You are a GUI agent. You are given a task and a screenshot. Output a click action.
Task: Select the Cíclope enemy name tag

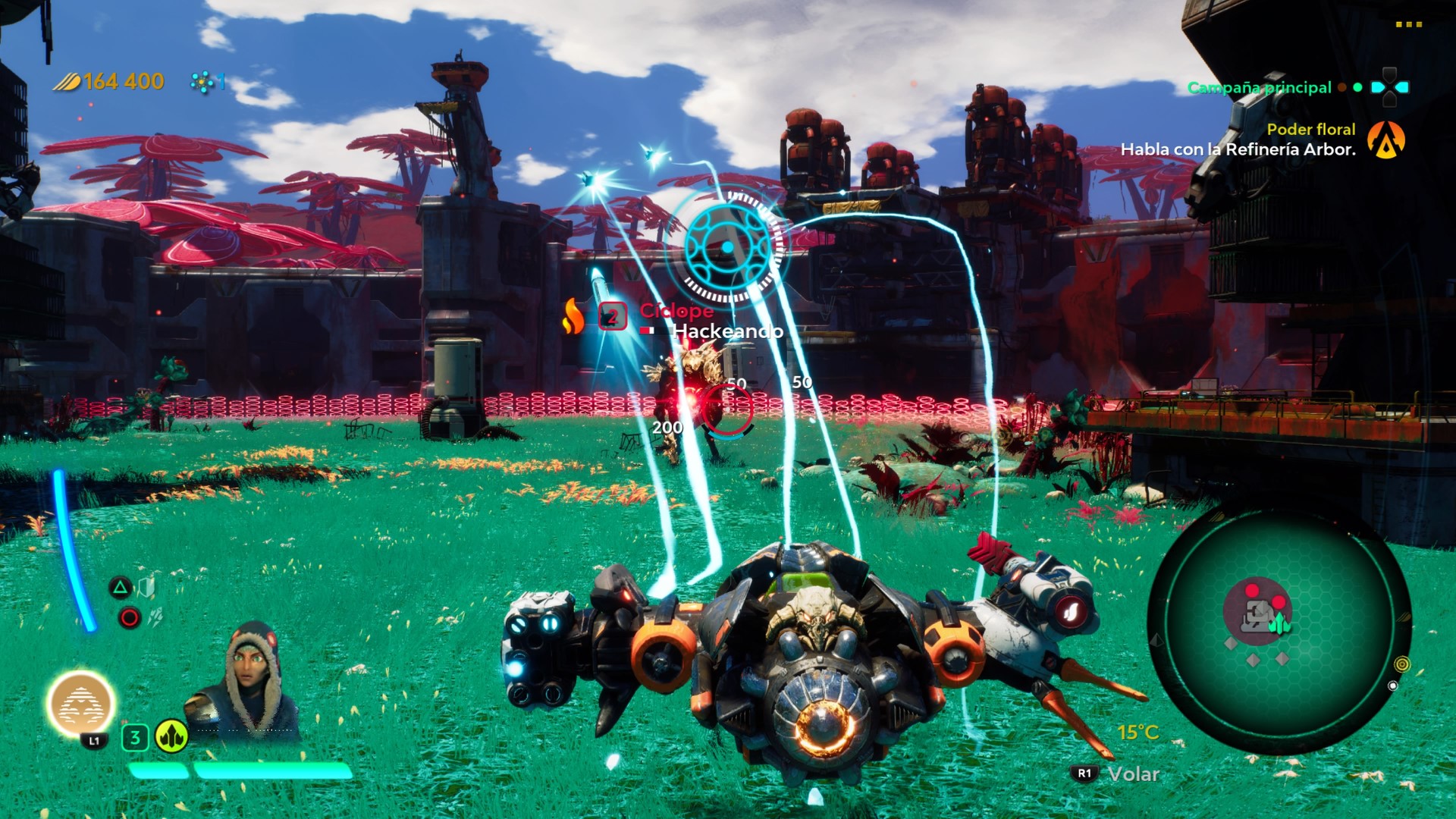(676, 310)
